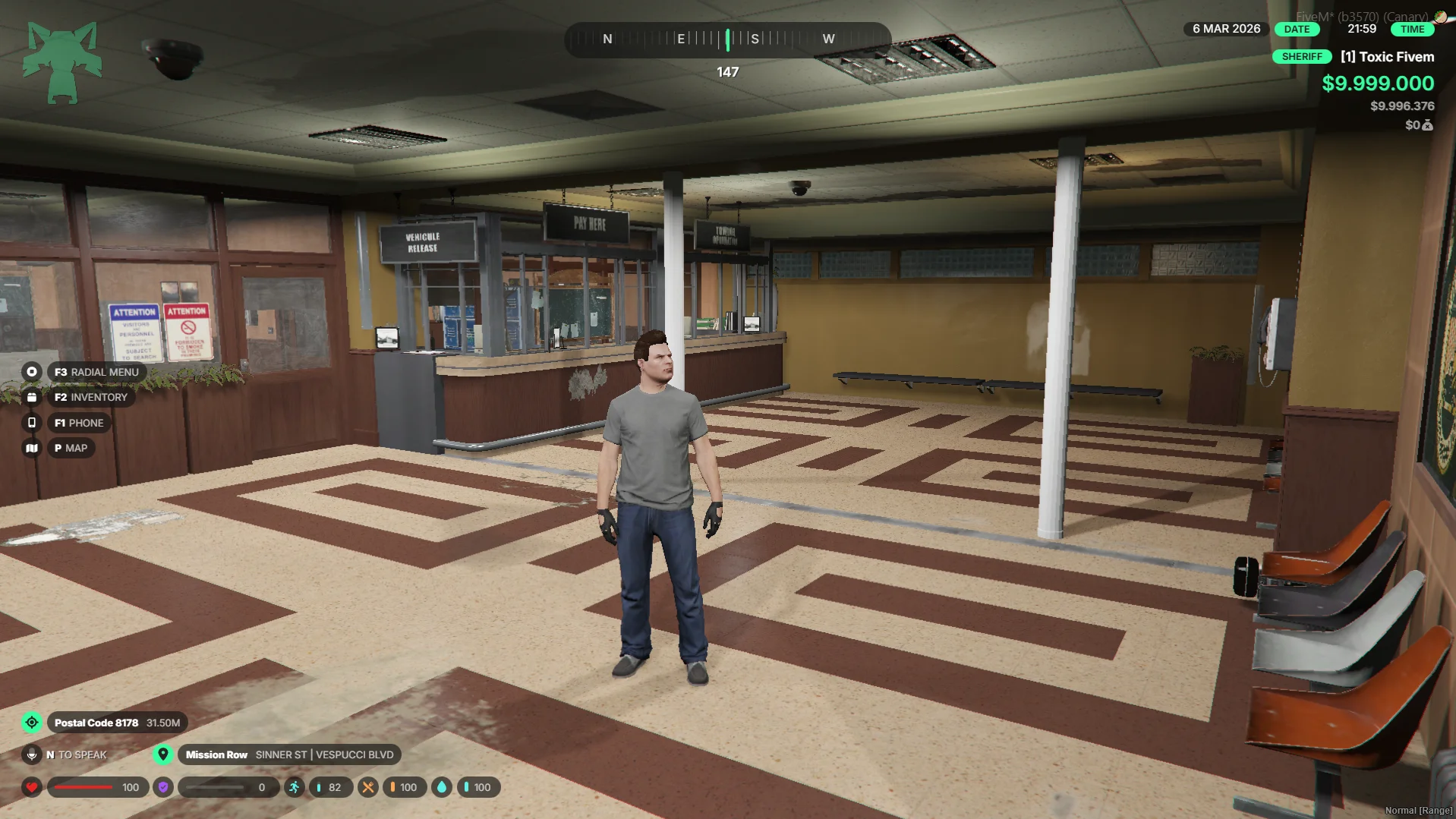Open the map using the P map icon

point(31,448)
